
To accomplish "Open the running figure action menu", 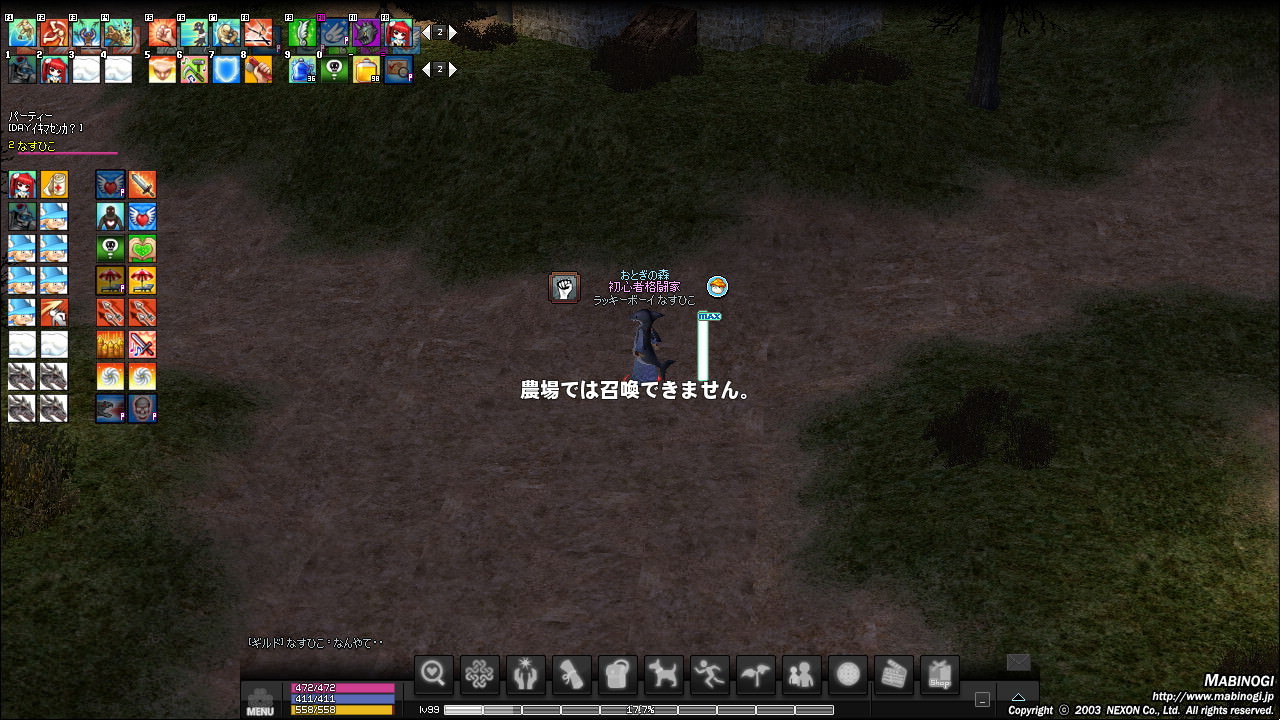I will (709, 675).
